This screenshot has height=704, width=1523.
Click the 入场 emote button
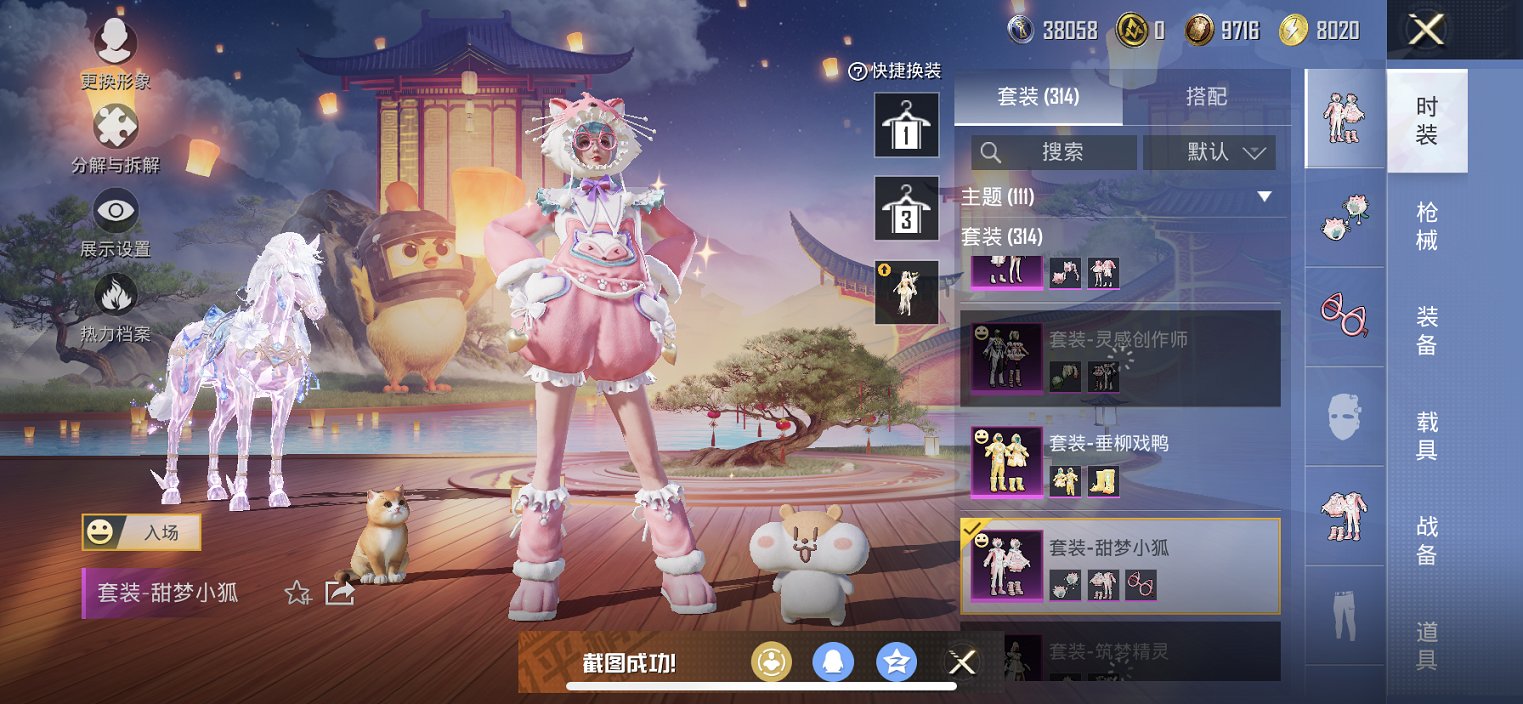coord(141,533)
